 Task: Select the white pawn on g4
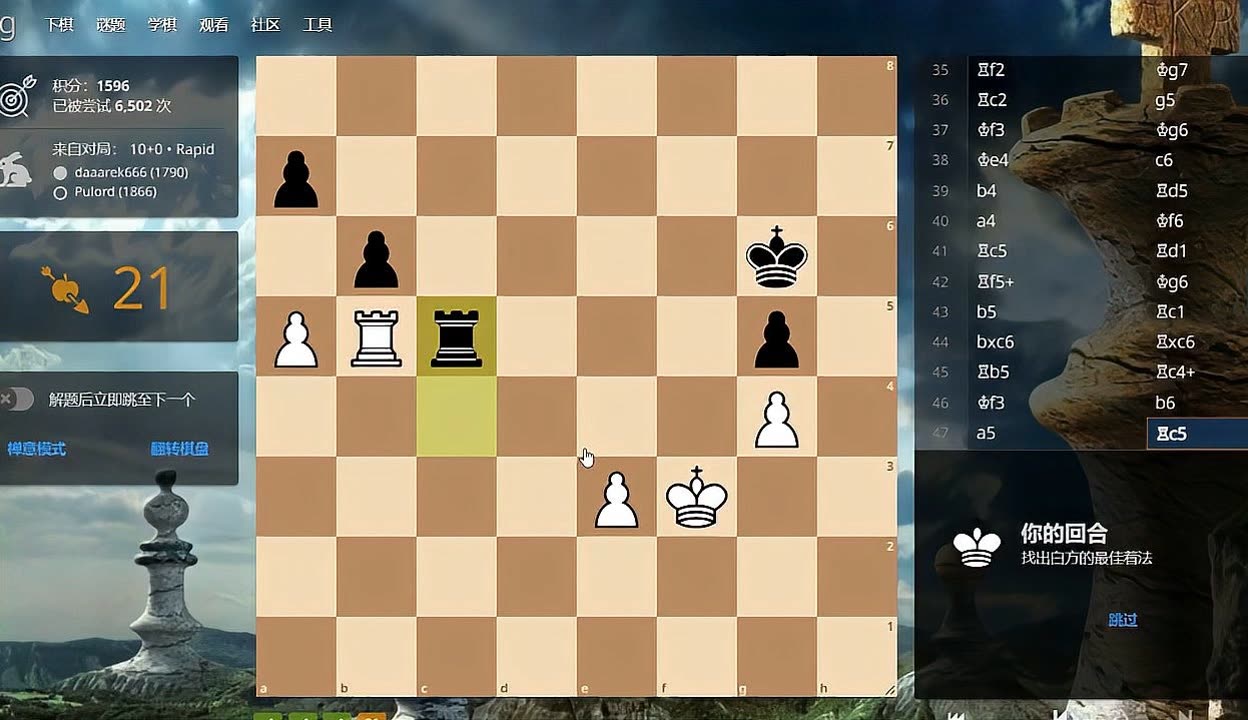pos(776,417)
